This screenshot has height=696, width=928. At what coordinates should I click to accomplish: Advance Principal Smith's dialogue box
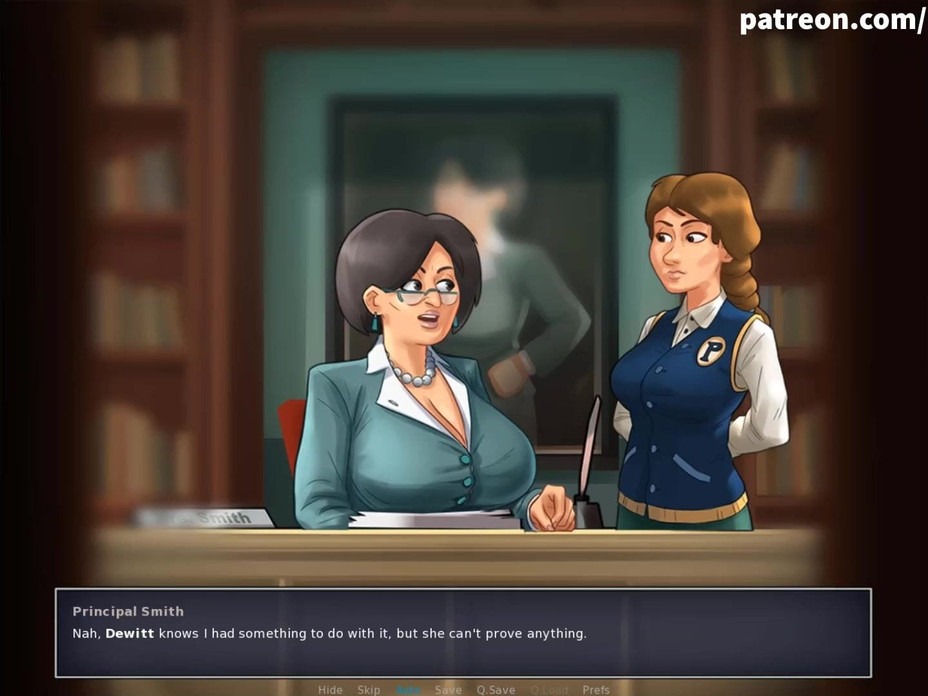click(463, 633)
